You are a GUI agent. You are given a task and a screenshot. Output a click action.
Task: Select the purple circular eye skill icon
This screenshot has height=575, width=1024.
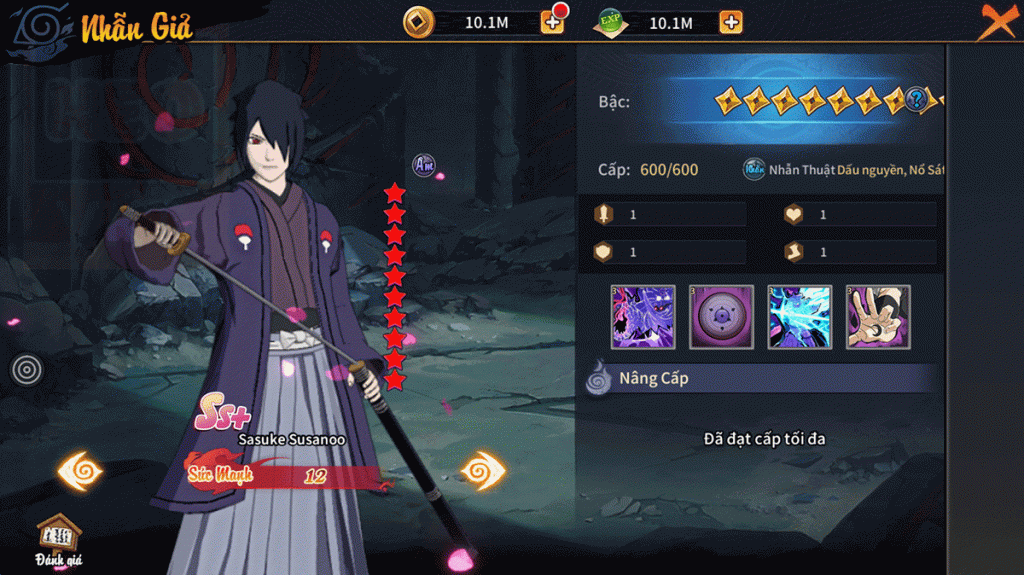[x=721, y=317]
